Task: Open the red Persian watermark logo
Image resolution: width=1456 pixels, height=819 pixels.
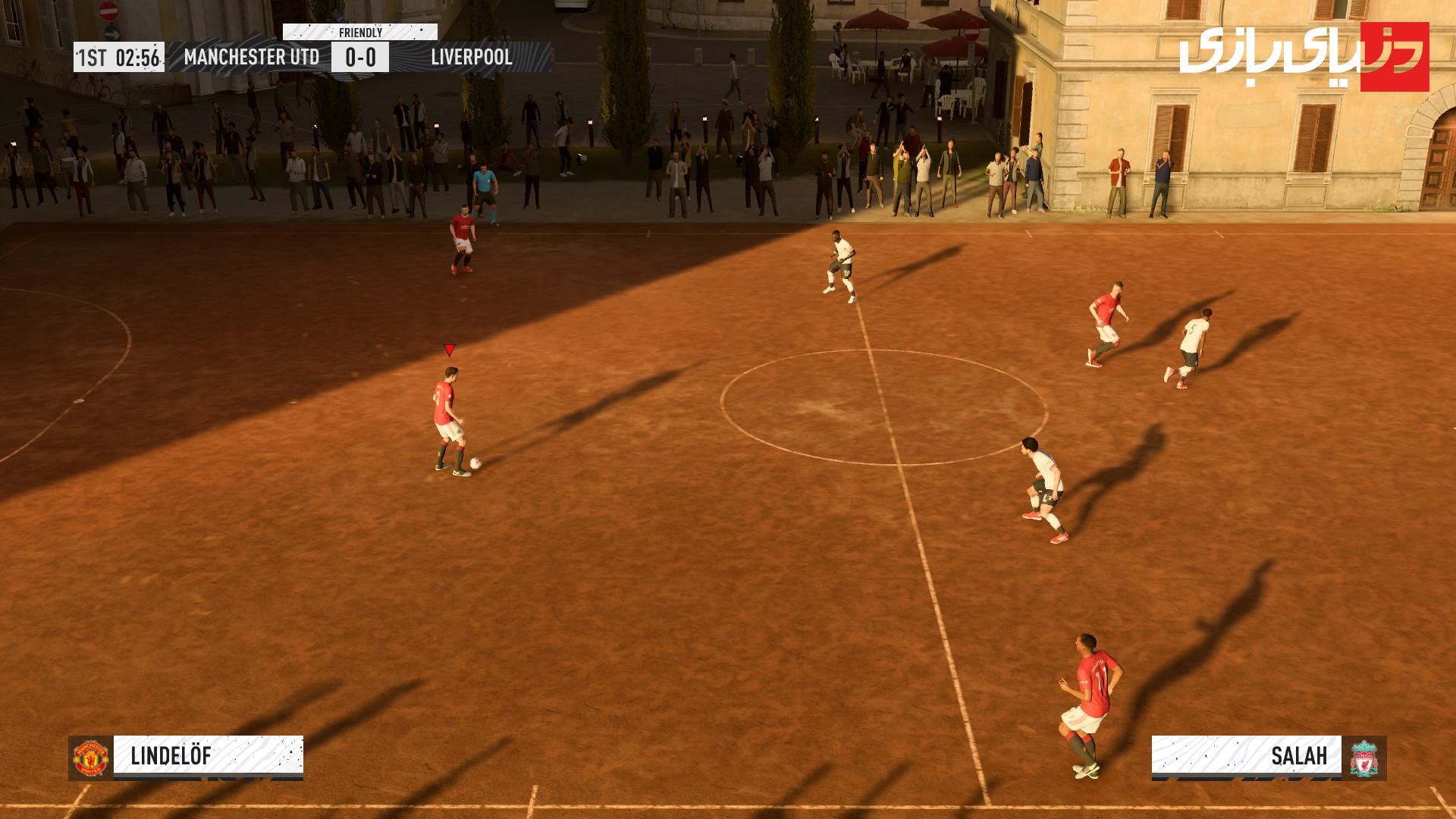Action: pyautogui.click(x=1304, y=57)
